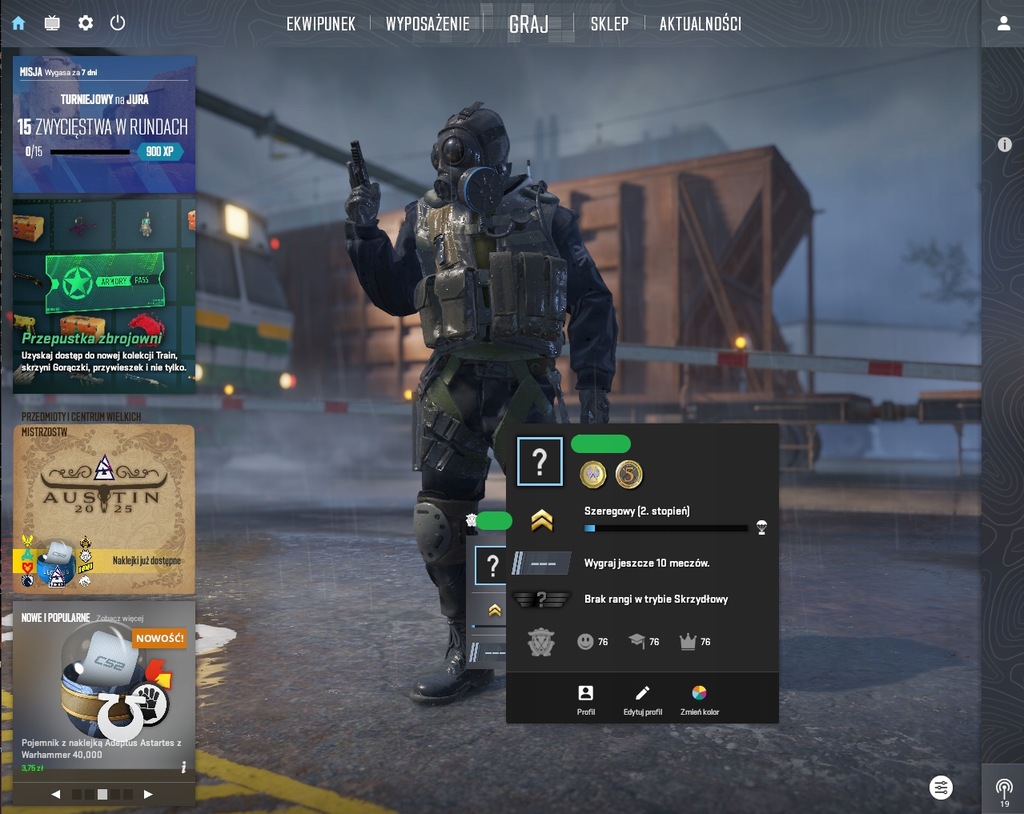
Task: Go to the previous store item arrow
Action: (56, 794)
